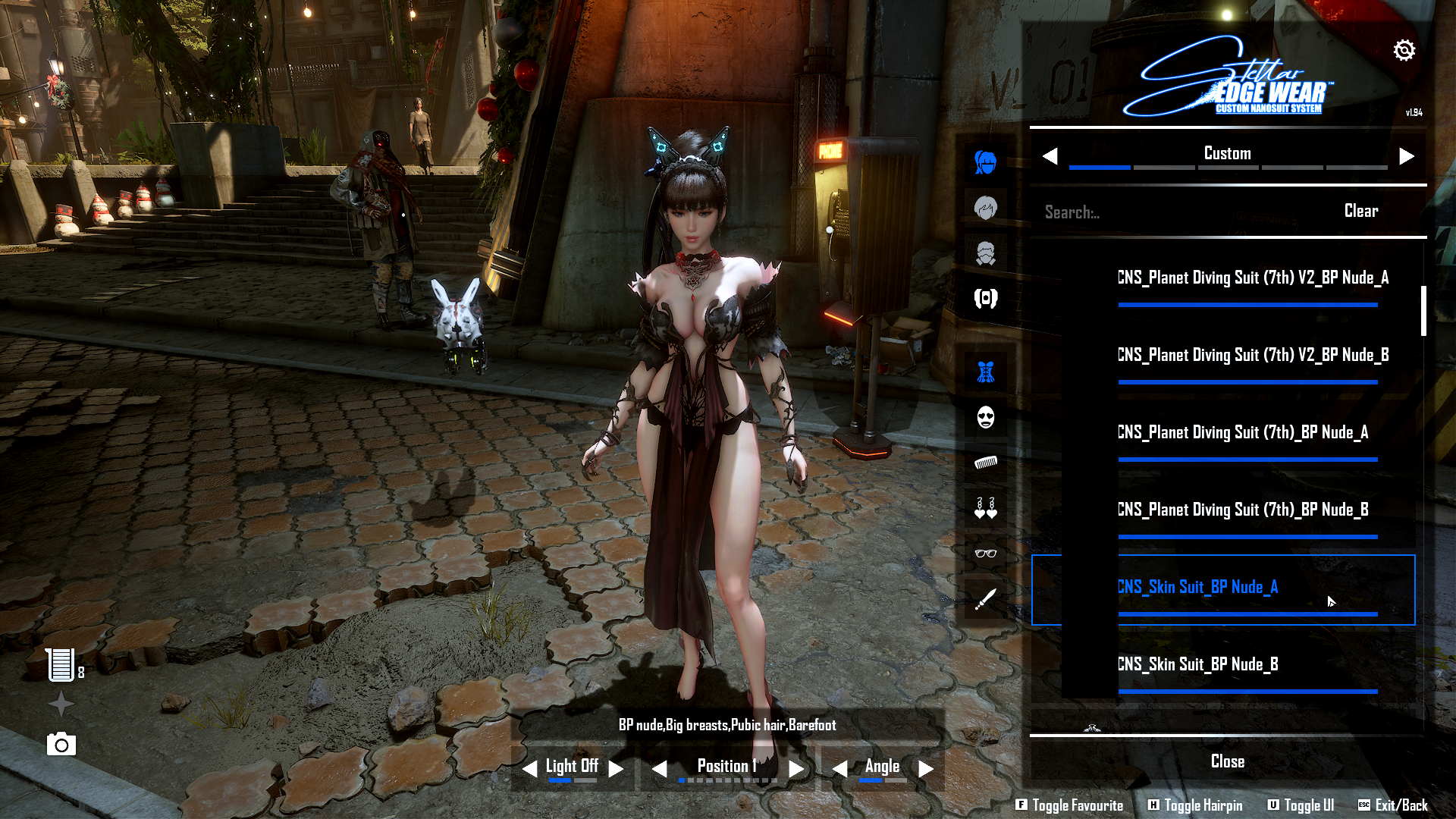
Task: Open the face mask category icon
Action: (x=985, y=417)
